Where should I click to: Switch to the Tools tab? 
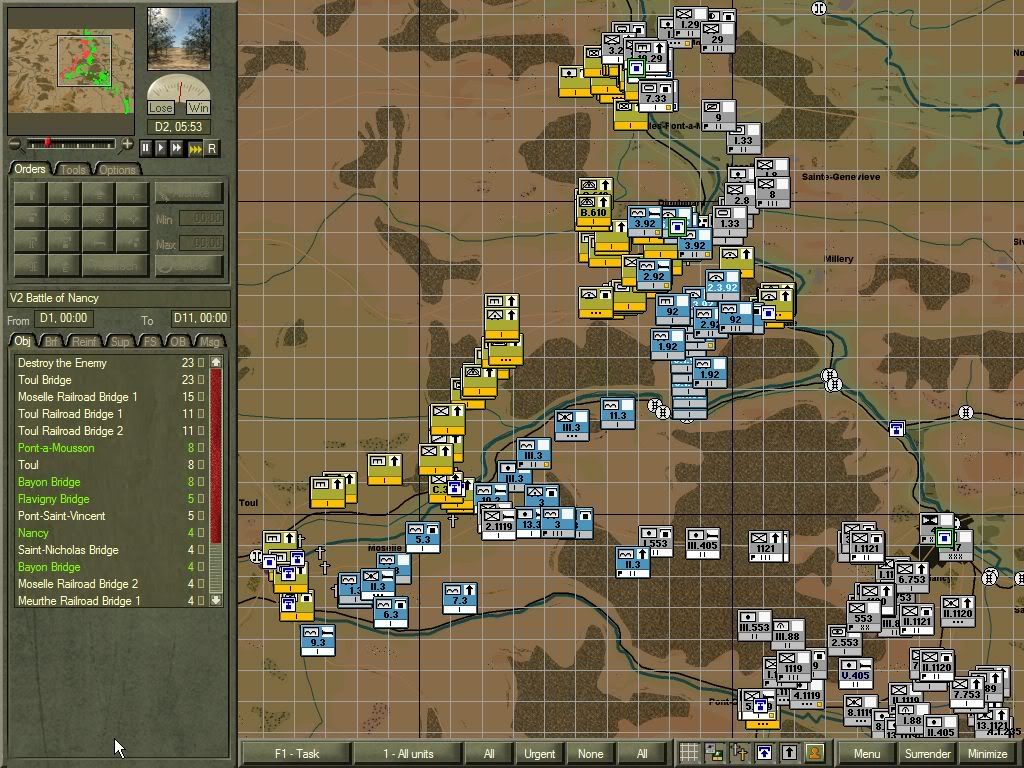[x=73, y=169]
